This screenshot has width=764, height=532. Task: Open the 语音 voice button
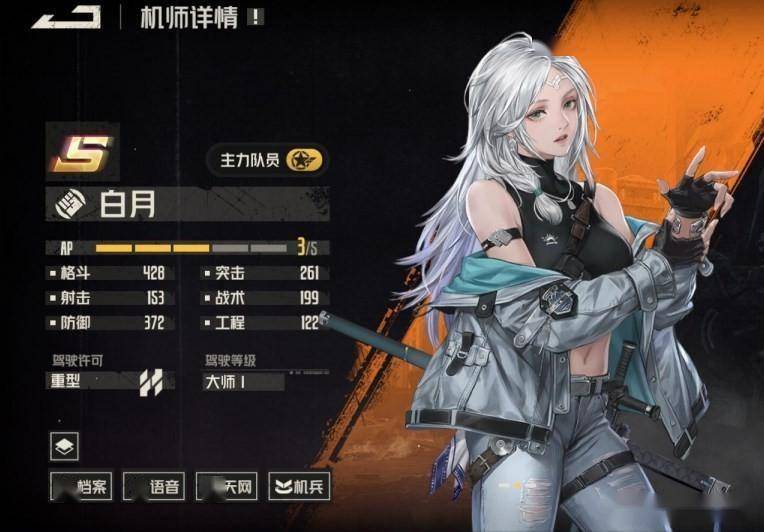click(154, 487)
